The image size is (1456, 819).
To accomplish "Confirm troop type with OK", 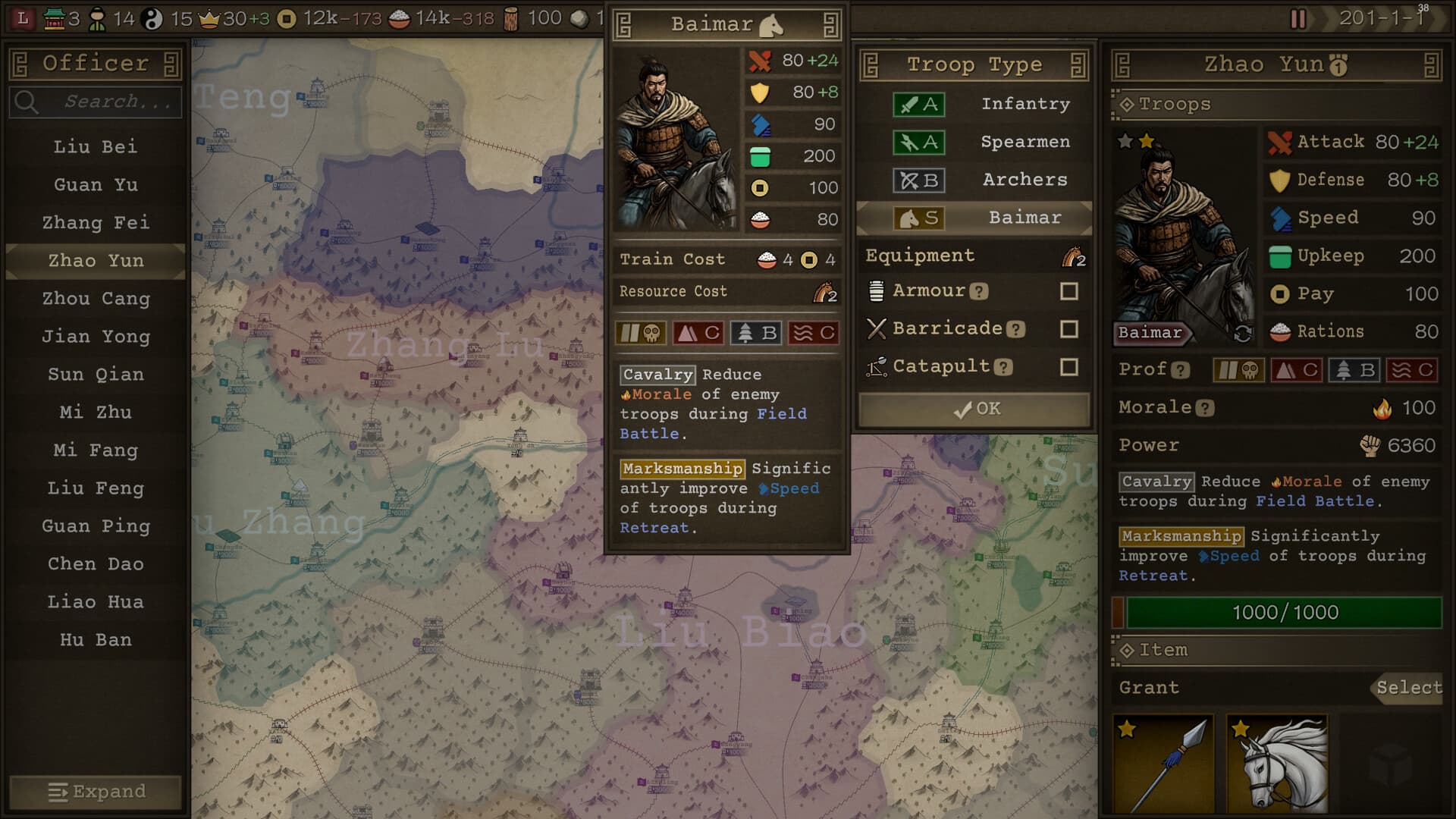I will (x=974, y=409).
